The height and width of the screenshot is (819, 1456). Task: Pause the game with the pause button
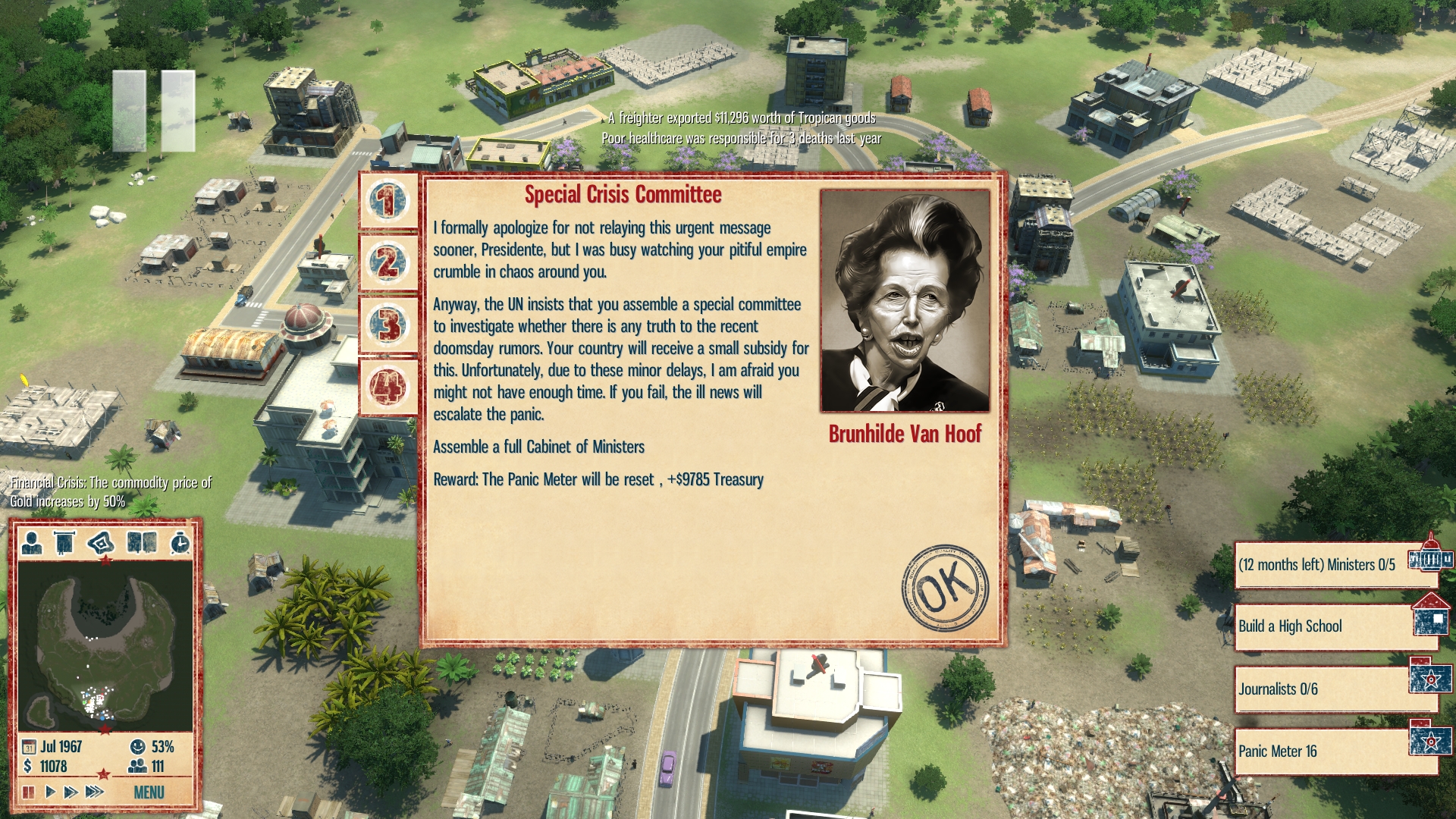(x=29, y=792)
